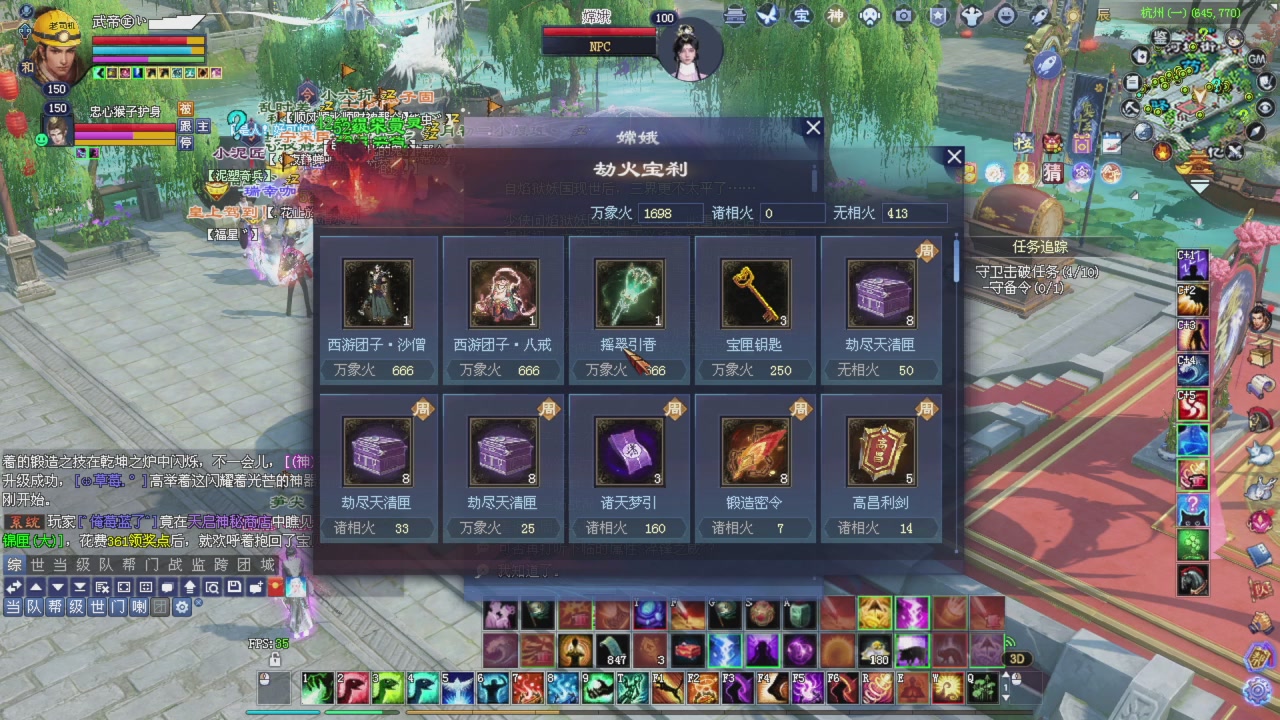
Task: Click the eye icon on the minimap
Action: (1266, 107)
